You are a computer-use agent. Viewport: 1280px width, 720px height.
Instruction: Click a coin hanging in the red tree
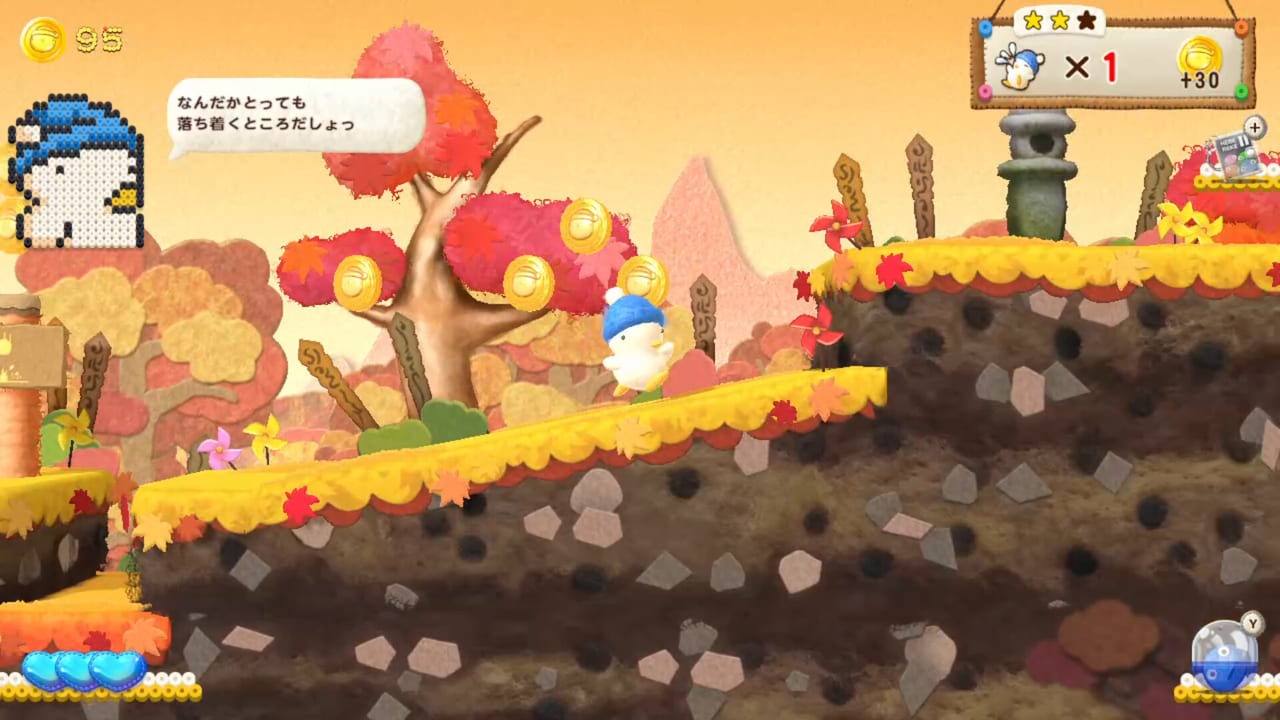point(528,280)
